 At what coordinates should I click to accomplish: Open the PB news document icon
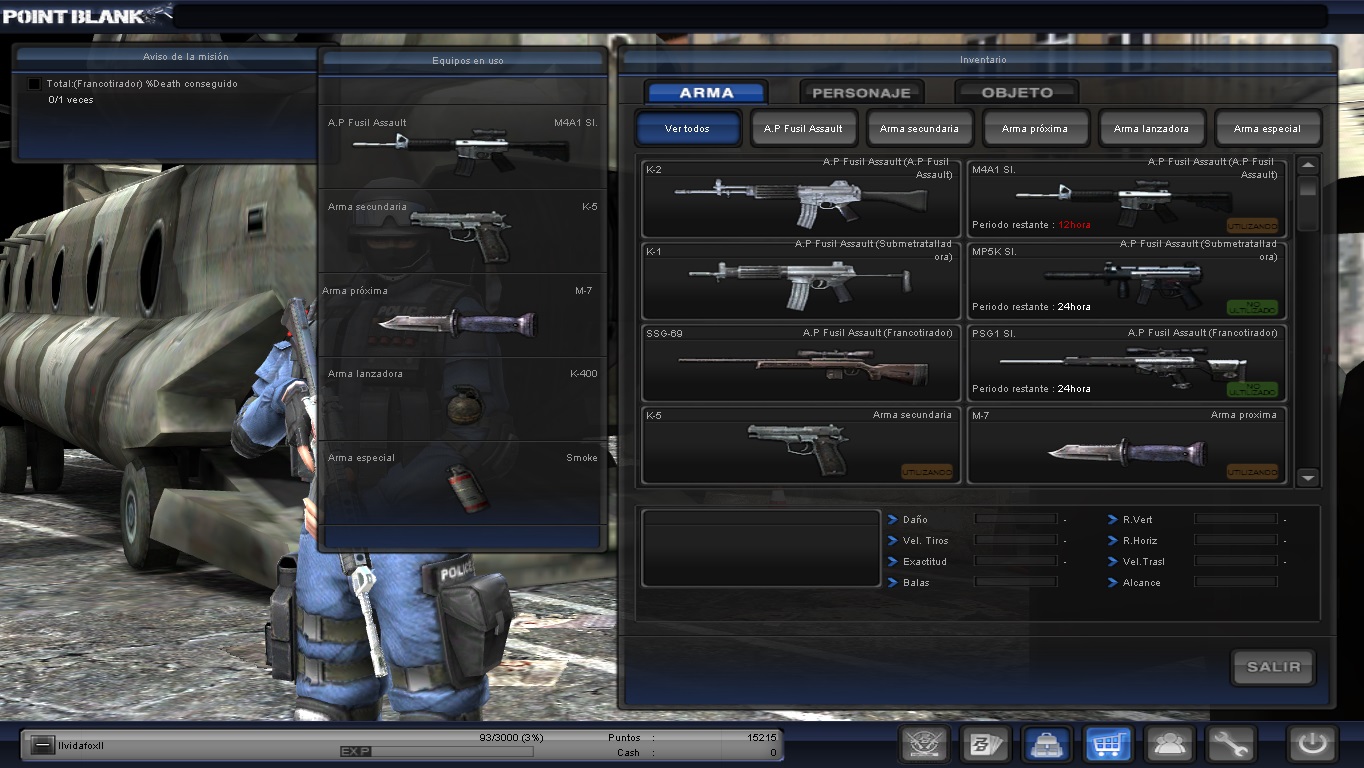tap(985, 744)
